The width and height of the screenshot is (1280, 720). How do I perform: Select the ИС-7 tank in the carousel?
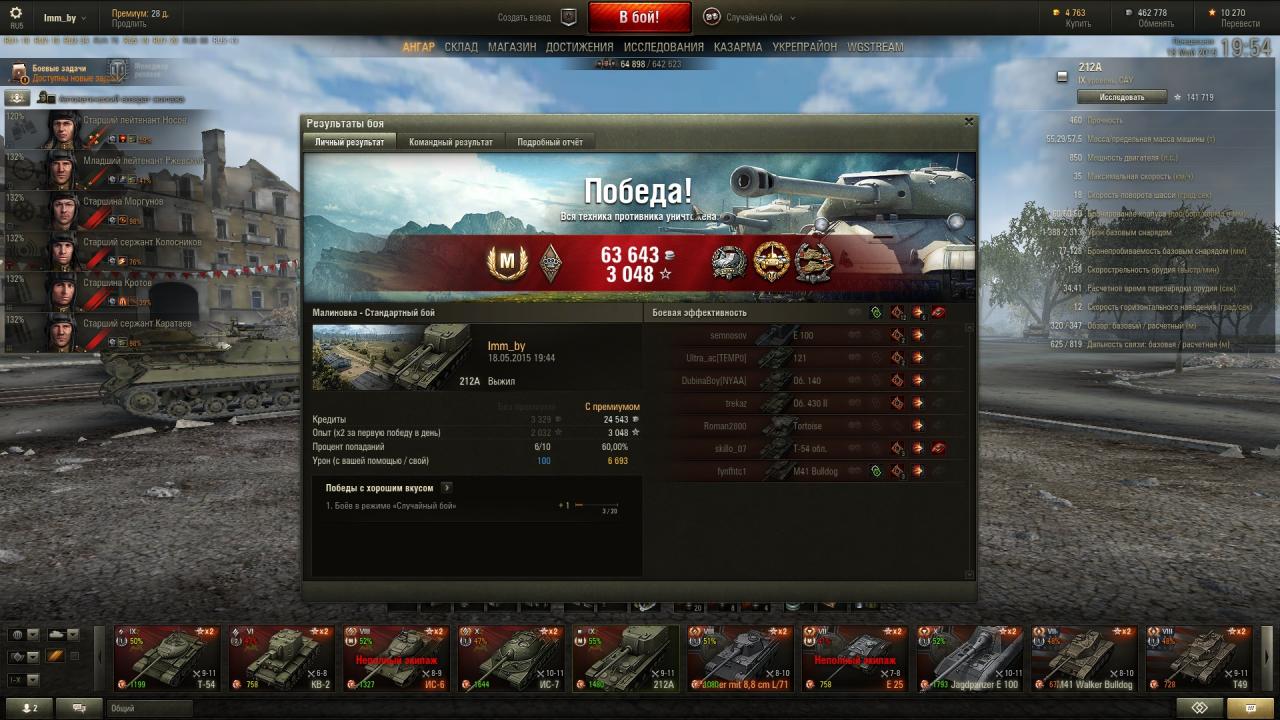[x=511, y=659]
